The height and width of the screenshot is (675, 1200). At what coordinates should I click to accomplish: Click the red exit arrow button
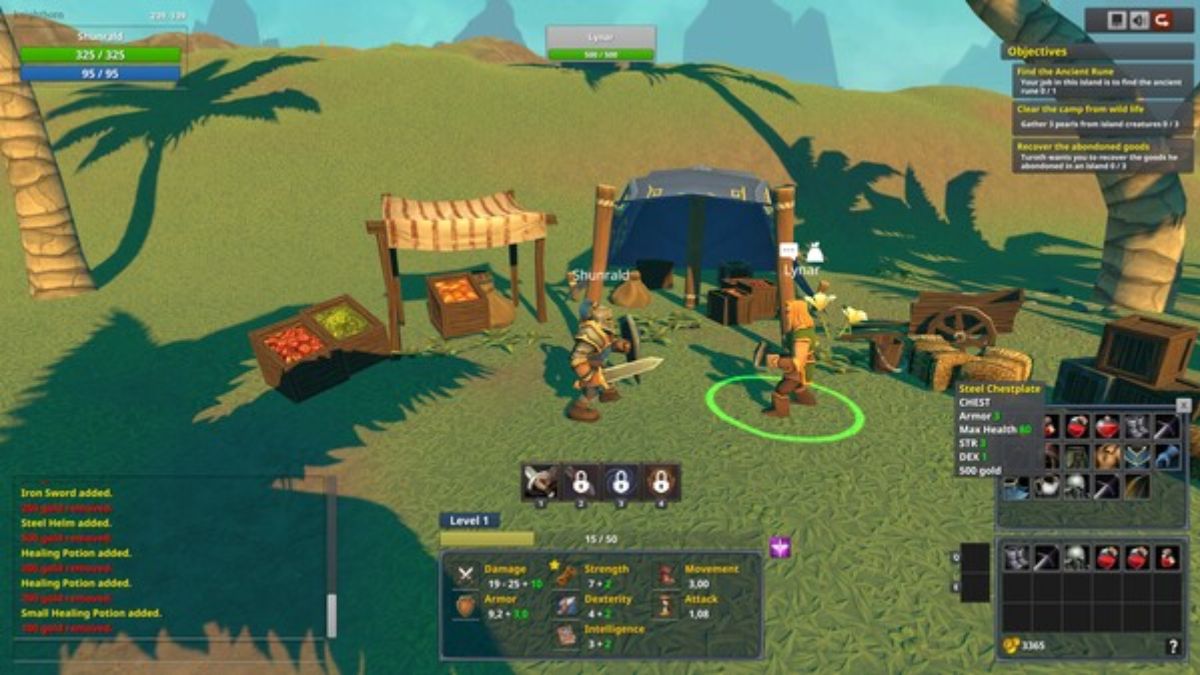coord(1163,20)
